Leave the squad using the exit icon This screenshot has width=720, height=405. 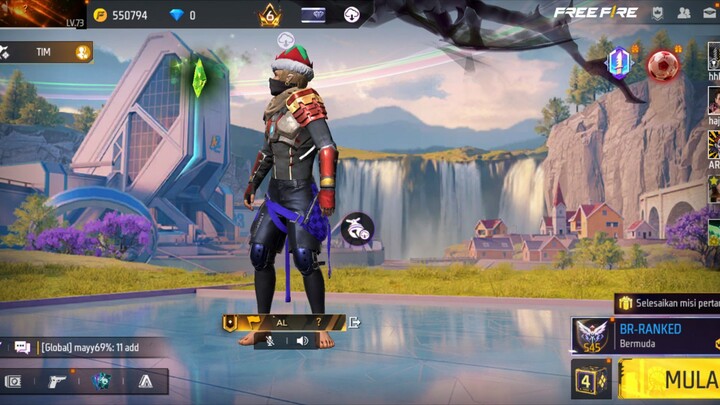354,322
